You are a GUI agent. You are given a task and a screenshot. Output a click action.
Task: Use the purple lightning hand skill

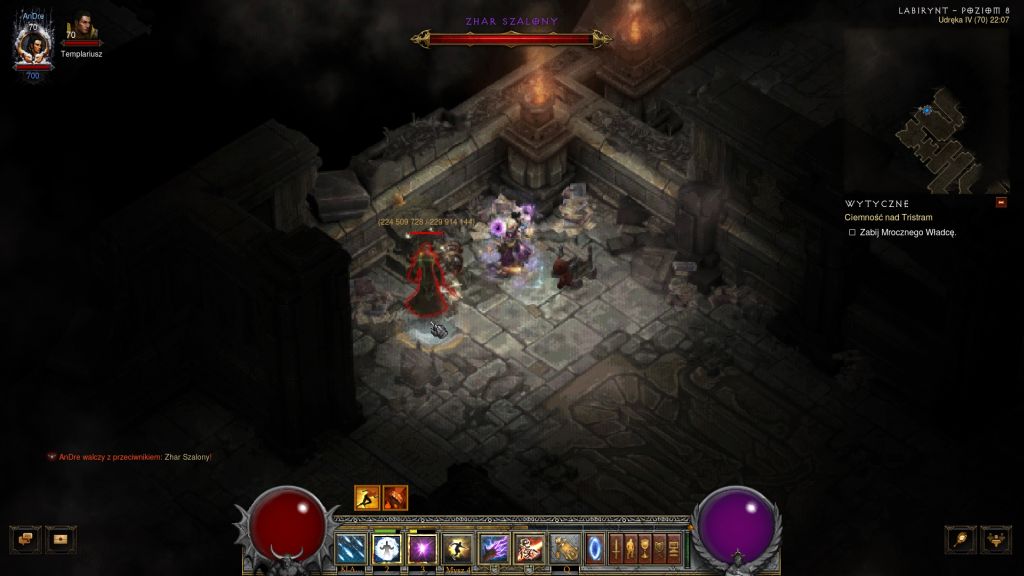494,548
